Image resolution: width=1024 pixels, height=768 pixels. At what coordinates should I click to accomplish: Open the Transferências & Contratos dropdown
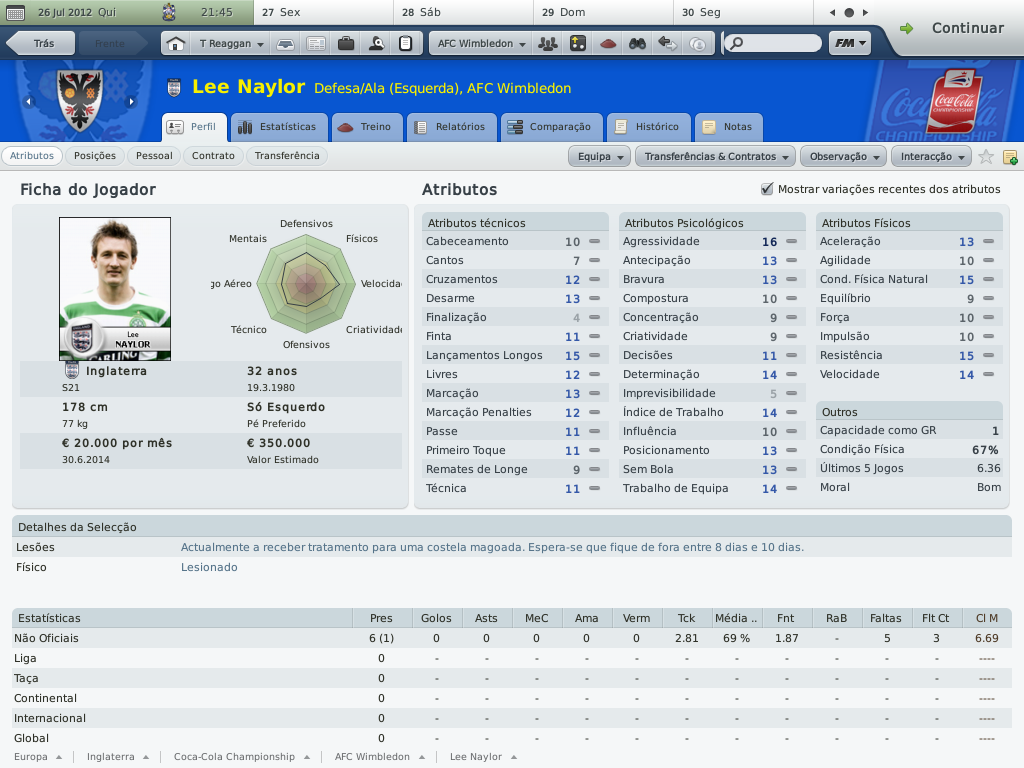(x=716, y=157)
